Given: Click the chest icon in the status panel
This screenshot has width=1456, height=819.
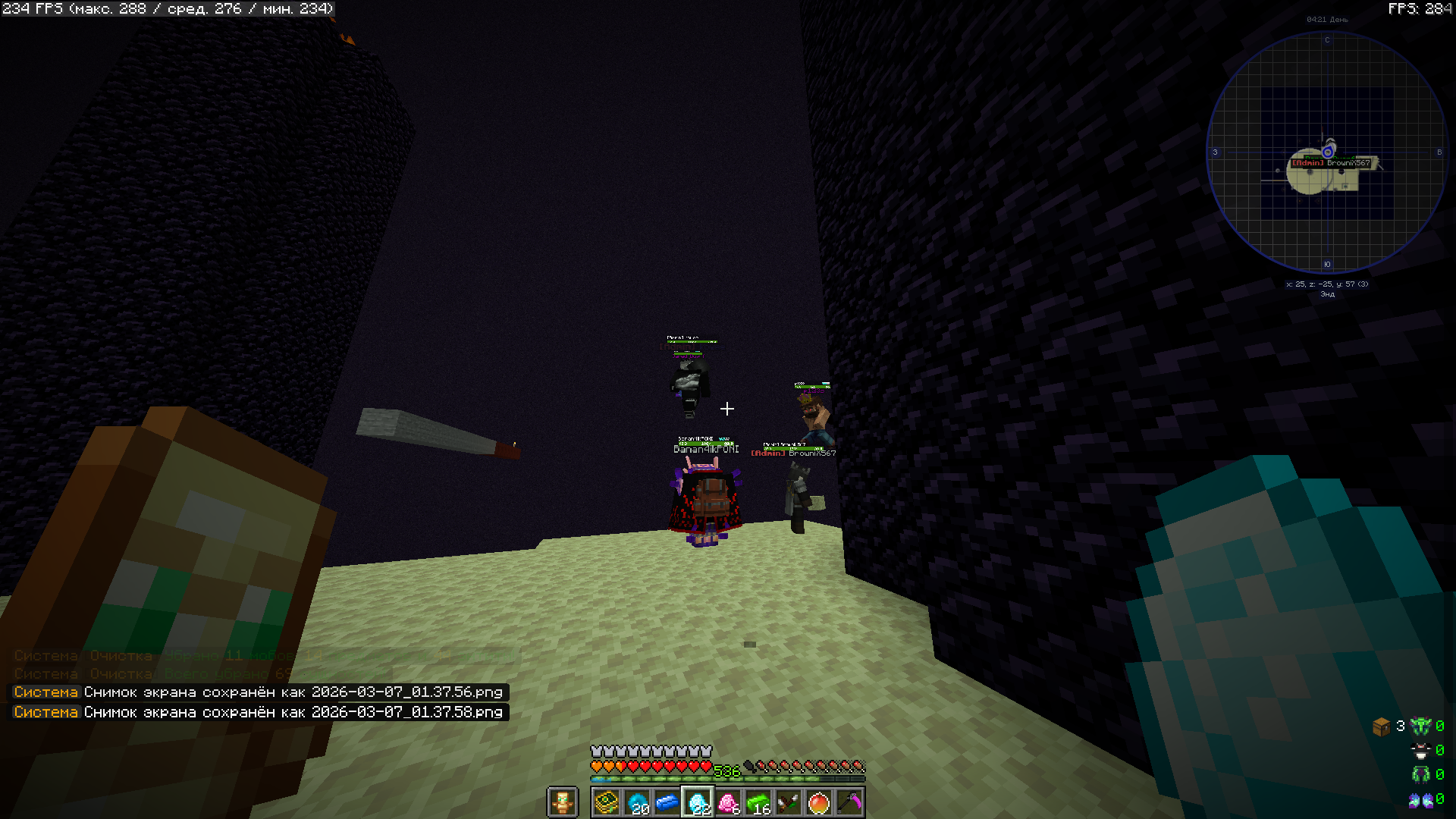Looking at the screenshot, I should (1381, 726).
